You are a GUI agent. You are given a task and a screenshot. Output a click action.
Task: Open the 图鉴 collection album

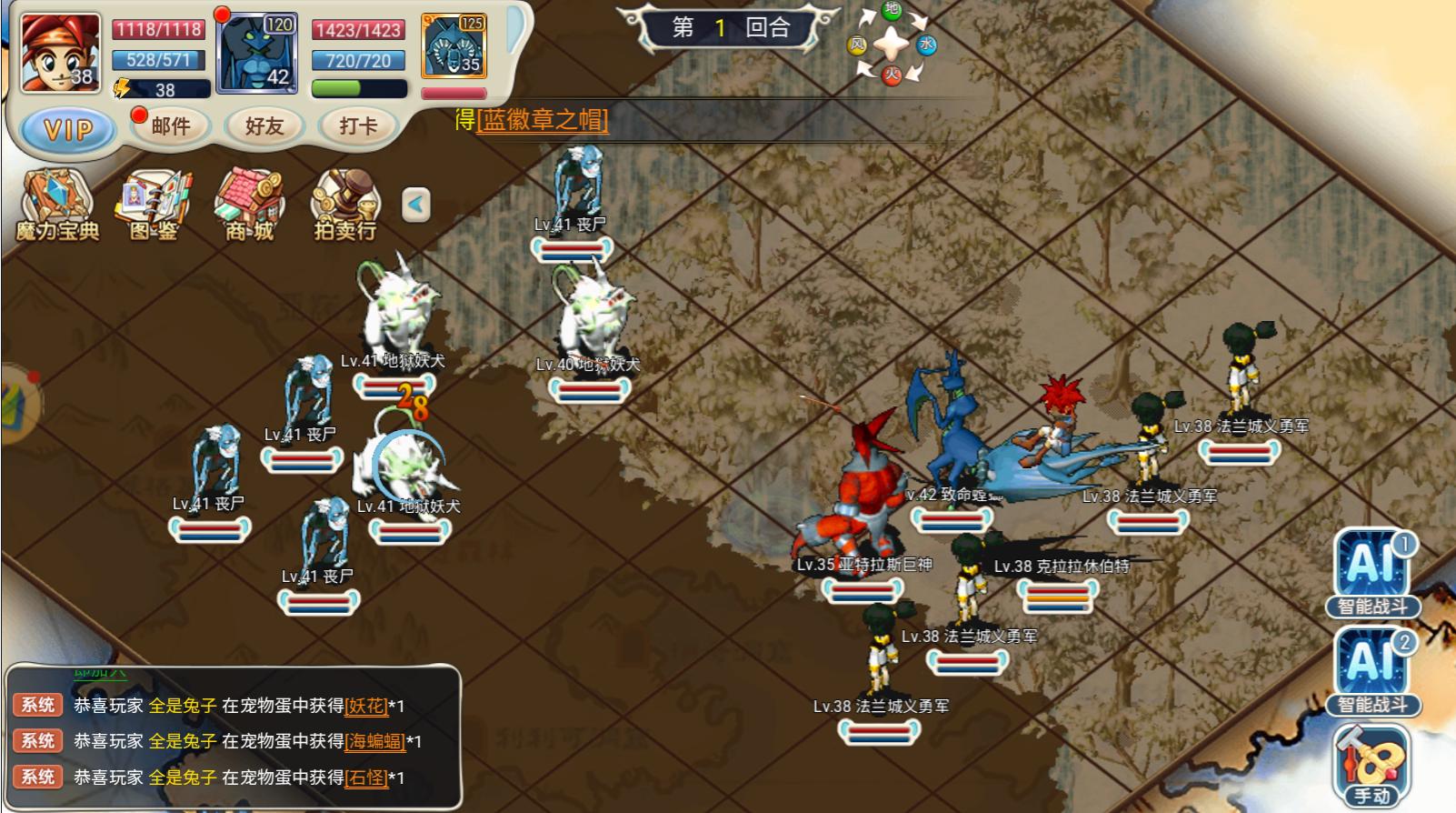coord(155,206)
